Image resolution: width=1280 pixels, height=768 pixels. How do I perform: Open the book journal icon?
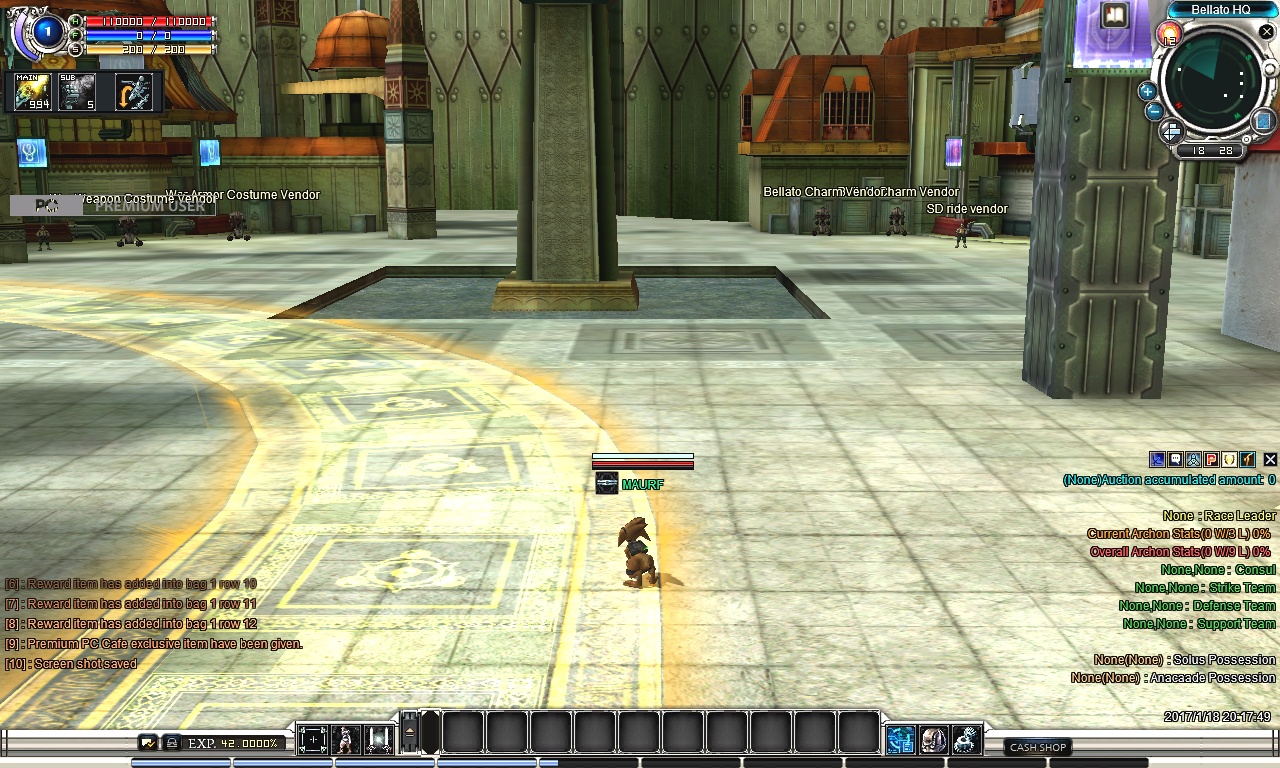[x=1113, y=15]
